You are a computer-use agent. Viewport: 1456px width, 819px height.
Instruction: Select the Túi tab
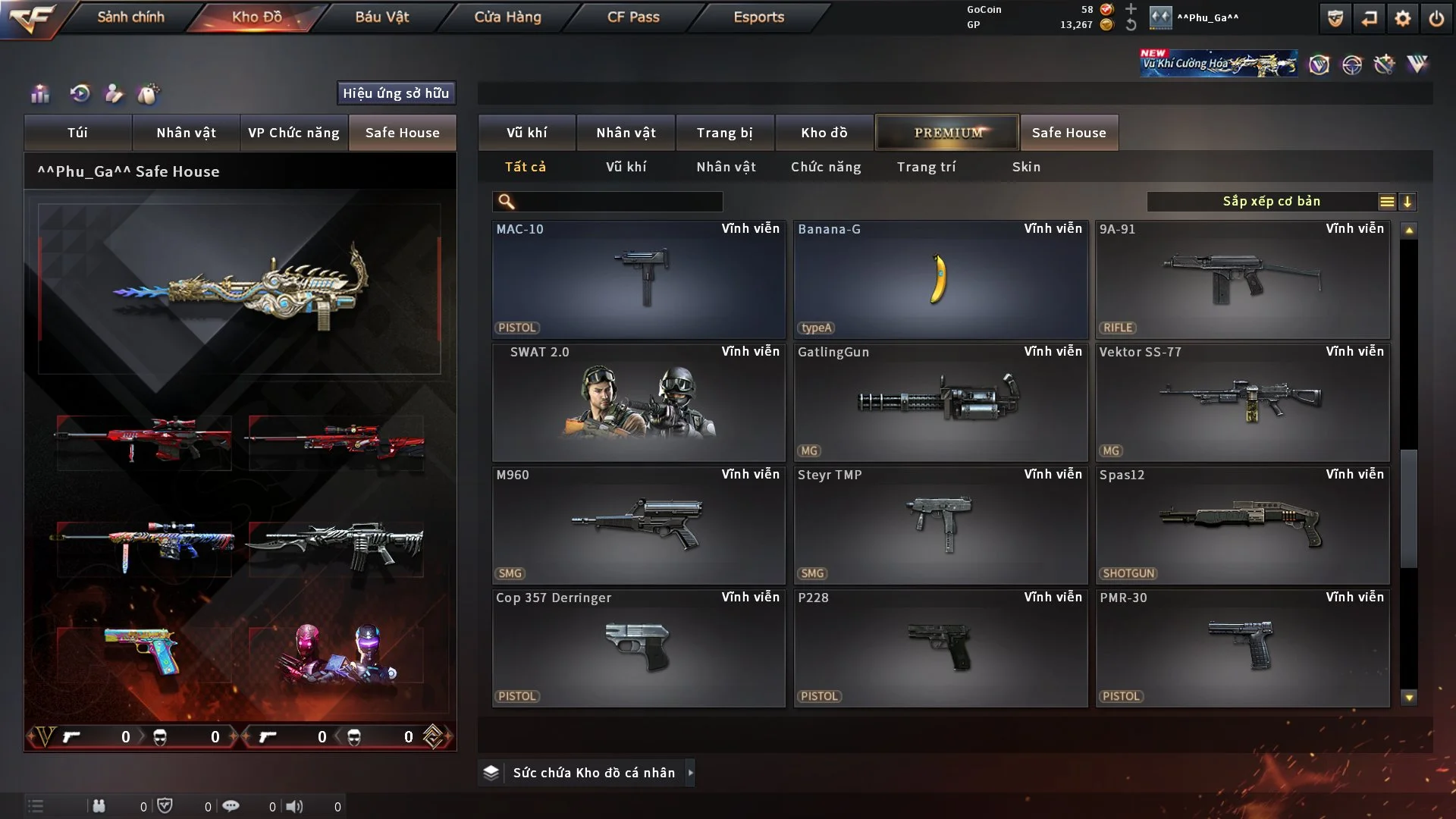(x=77, y=133)
